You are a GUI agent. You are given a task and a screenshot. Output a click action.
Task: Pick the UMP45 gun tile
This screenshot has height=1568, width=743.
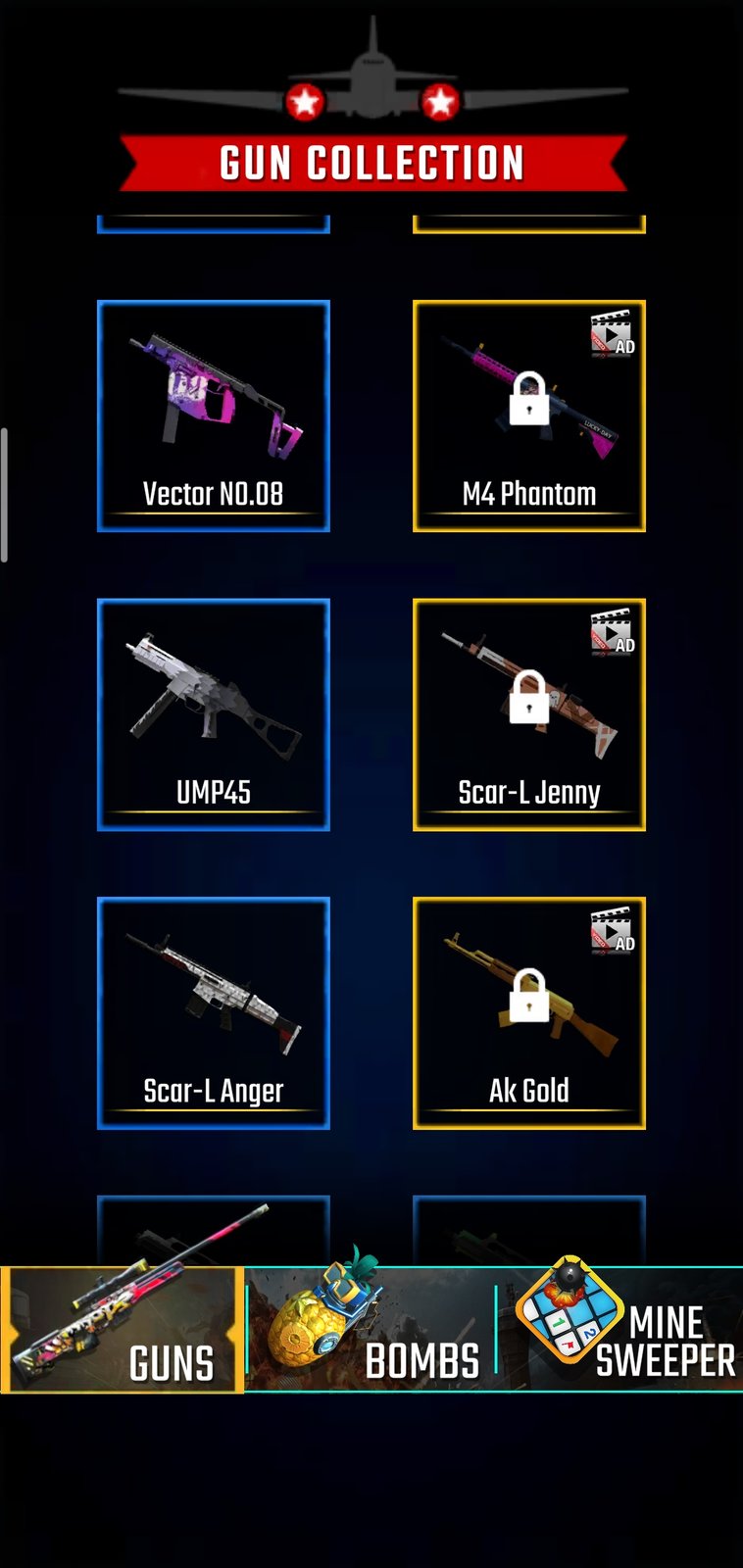pyautogui.click(x=214, y=714)
